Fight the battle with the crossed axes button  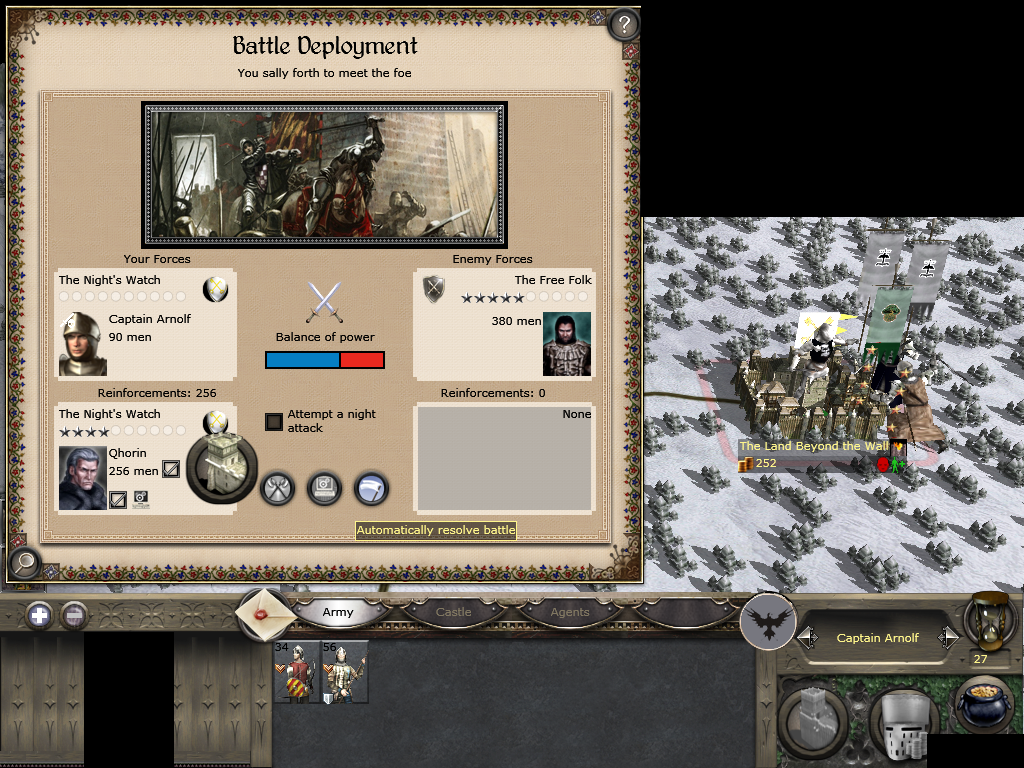click(277, 489)
